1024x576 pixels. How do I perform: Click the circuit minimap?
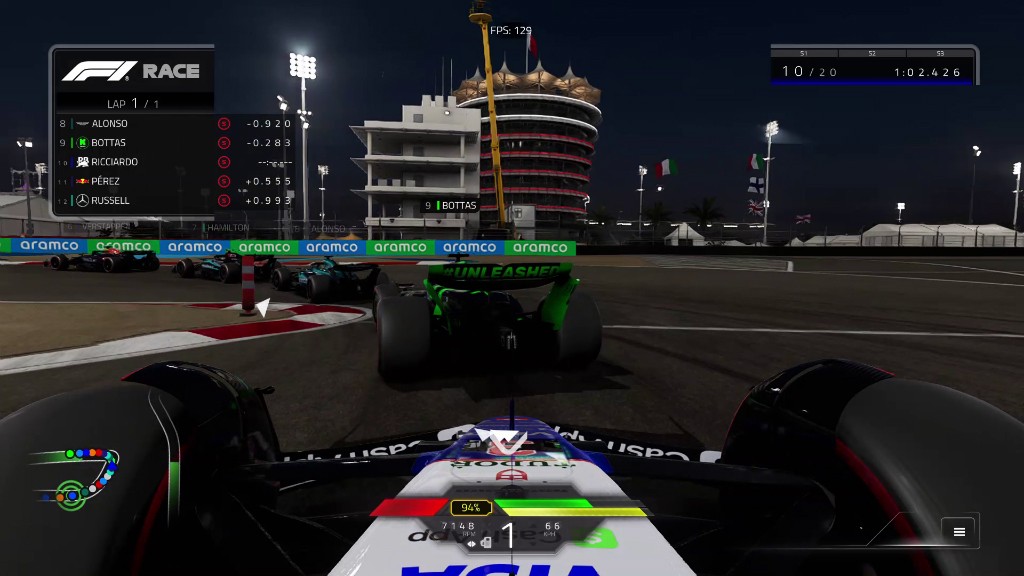(x=73, y=477)
